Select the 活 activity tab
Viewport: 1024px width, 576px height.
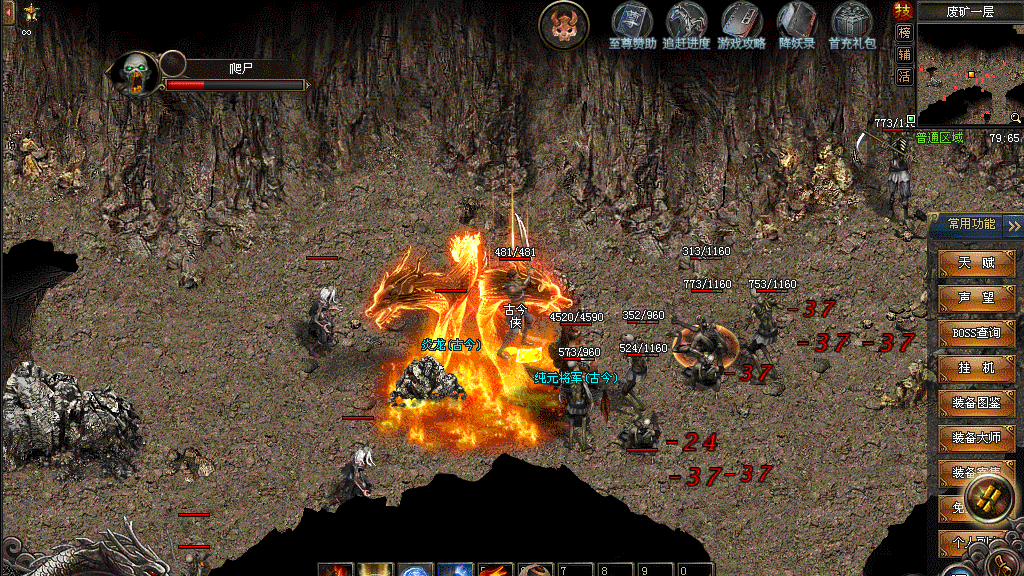[x=904, y=76]
